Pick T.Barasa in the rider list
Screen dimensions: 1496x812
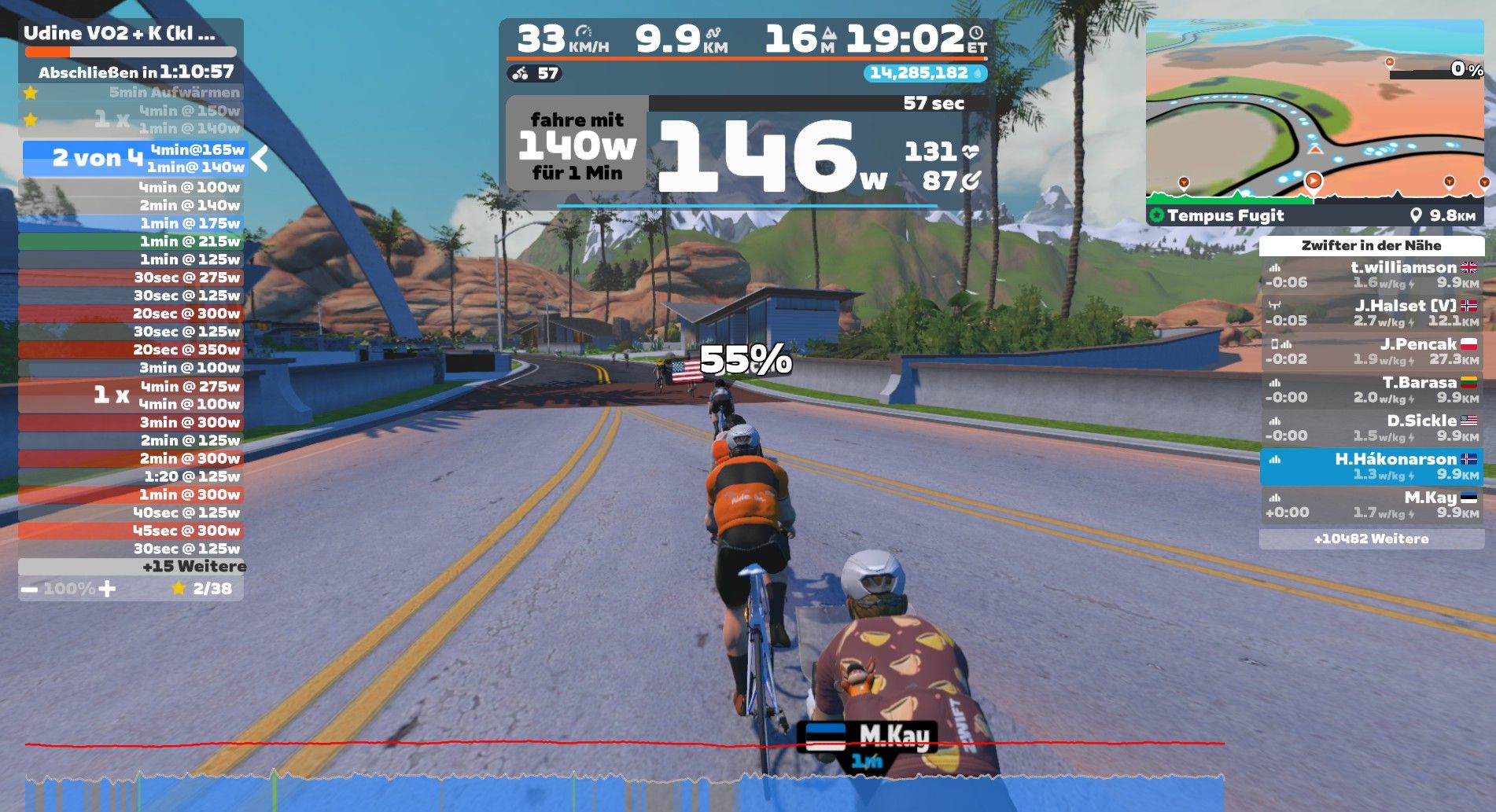(x=1372, y=390)
